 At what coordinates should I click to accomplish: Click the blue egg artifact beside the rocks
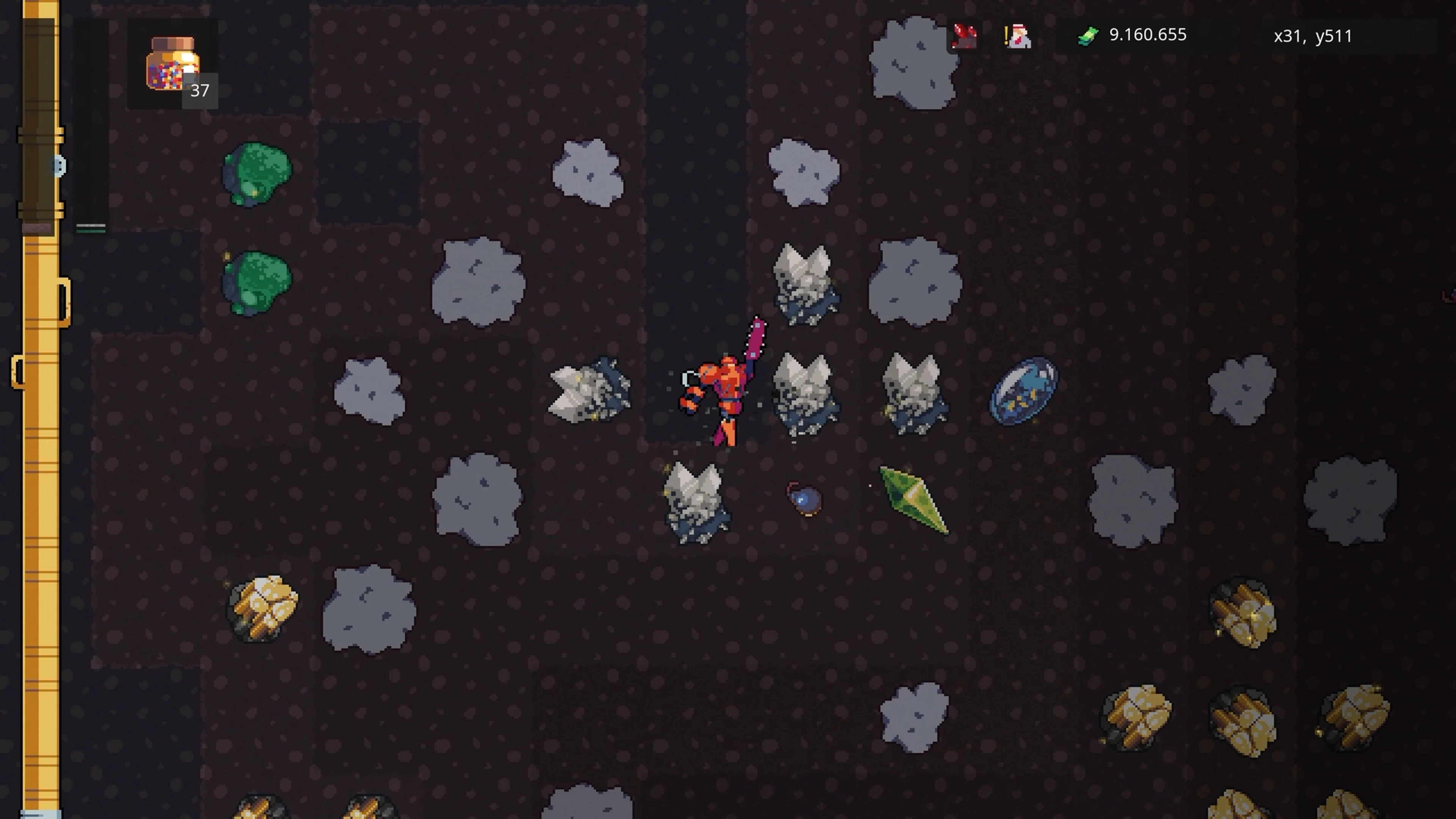[x=1024, y=390]
